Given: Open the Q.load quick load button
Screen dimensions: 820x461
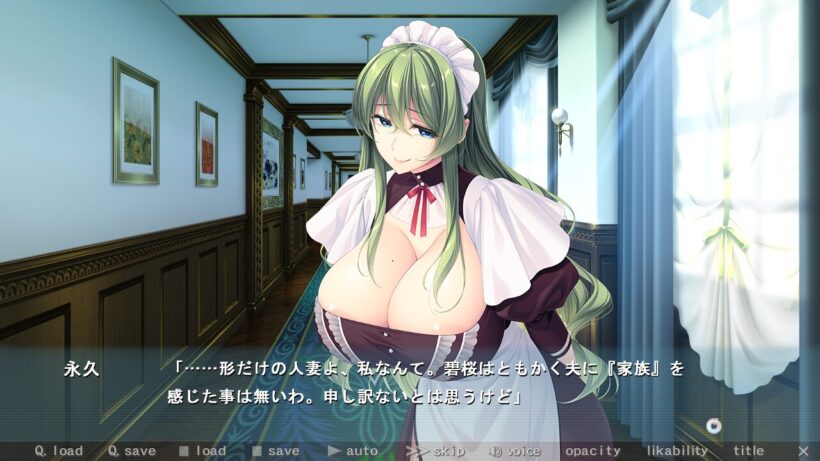Looking at the screenshot, I should pos(59,451).
